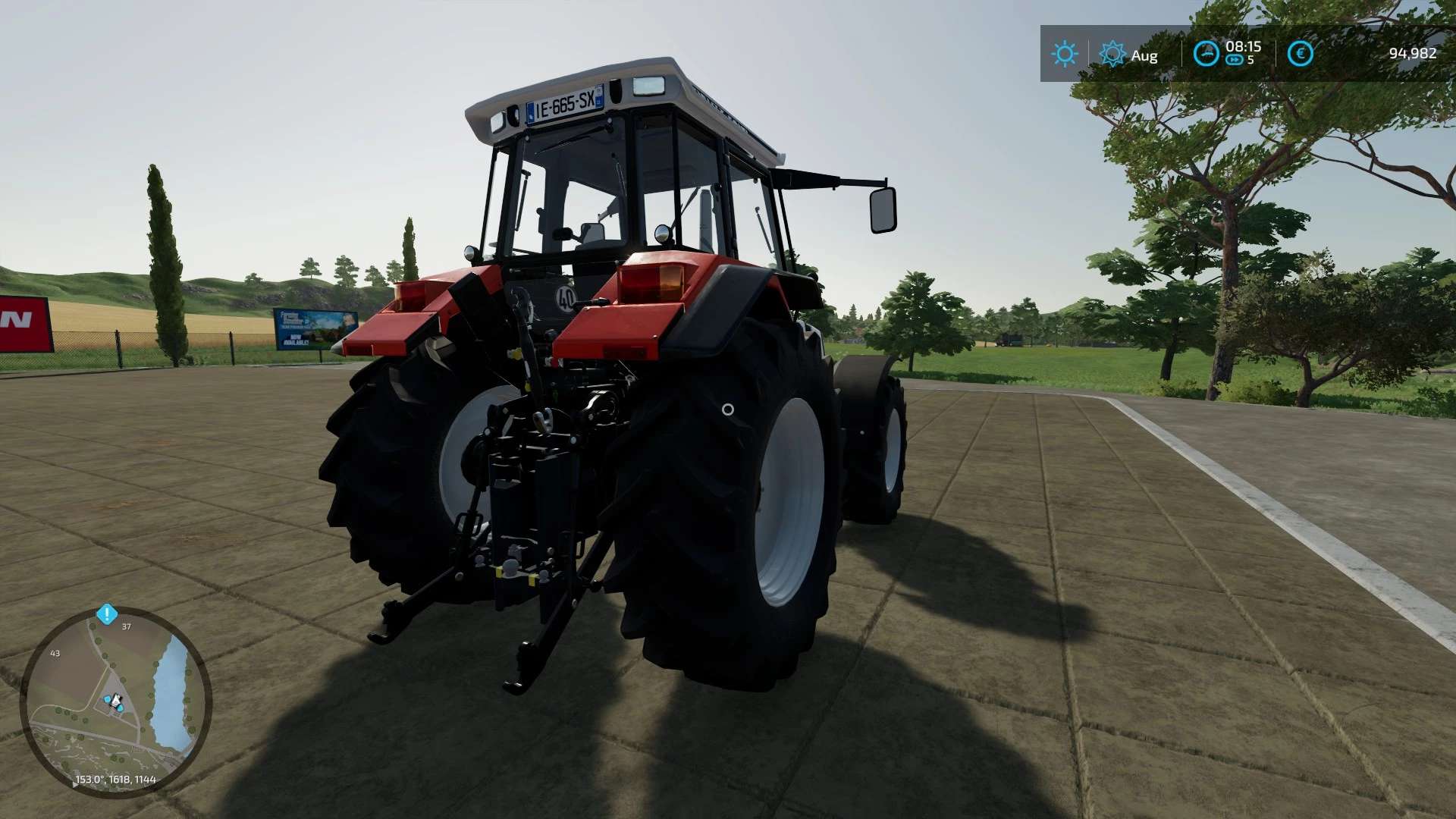Click the blue hotspot icon near the farmhouse on minimap

click(108, 698)
